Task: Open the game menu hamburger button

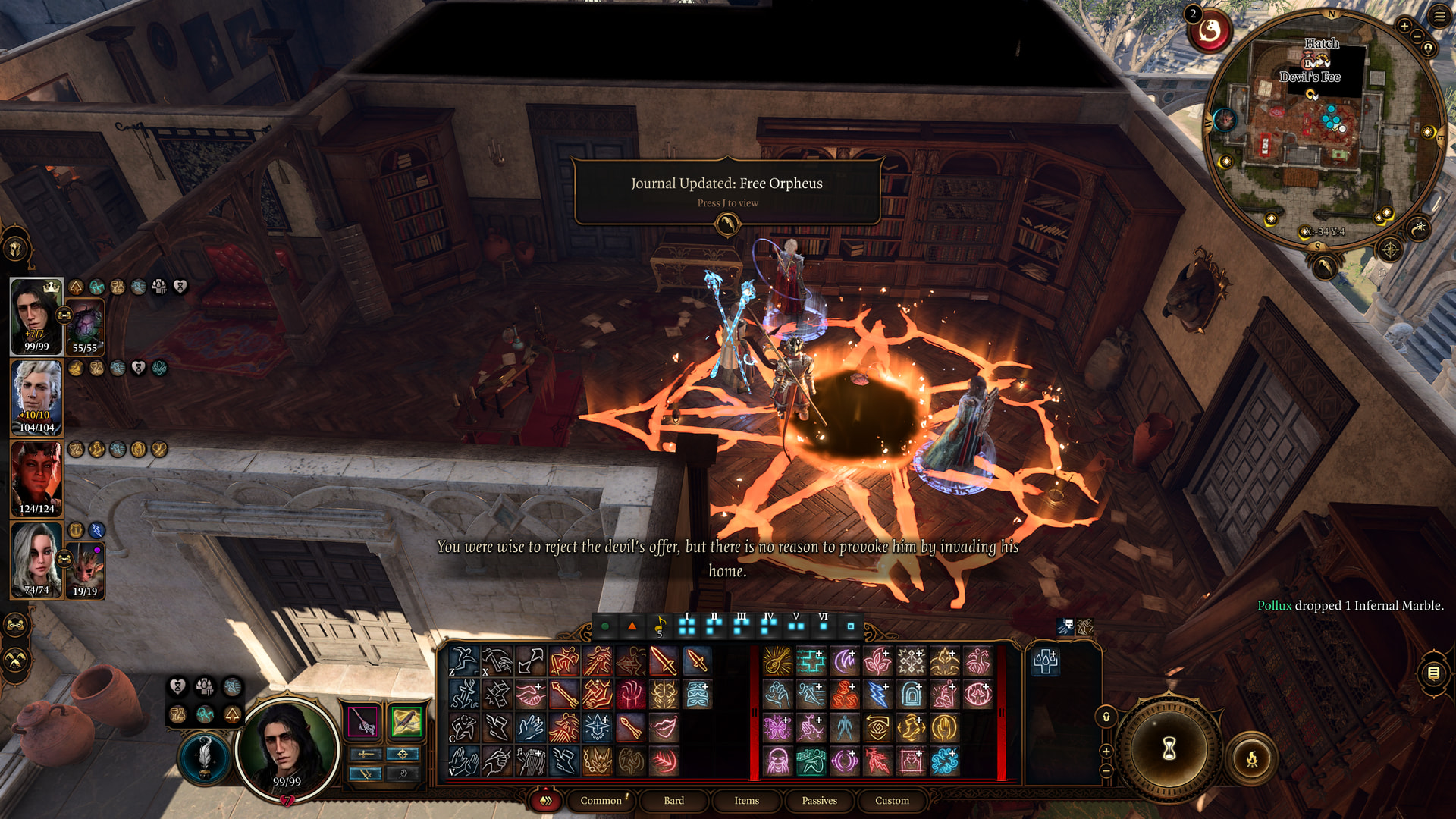Action: click(1439, 17)
